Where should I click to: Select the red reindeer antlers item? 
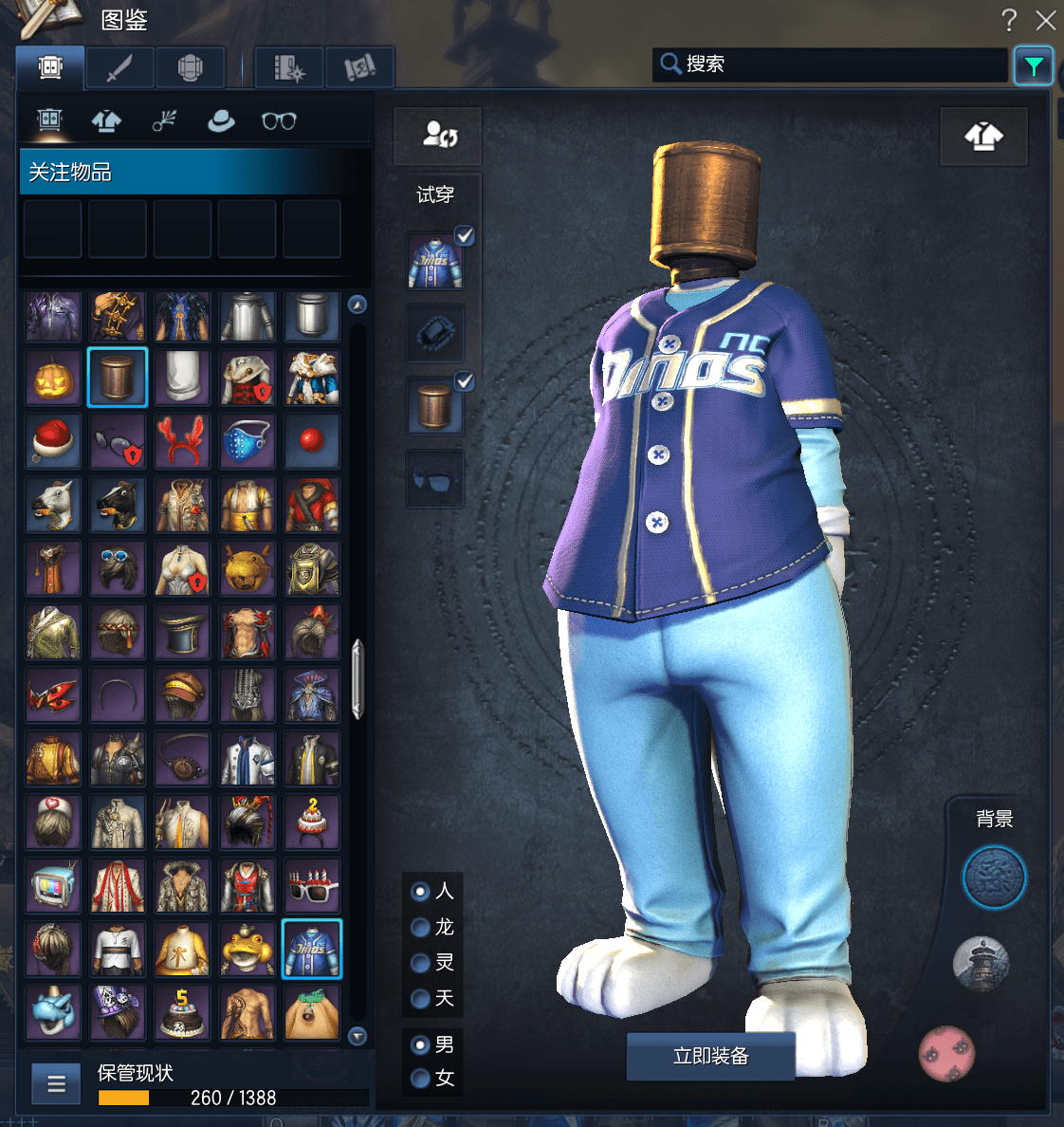(182, 441)
